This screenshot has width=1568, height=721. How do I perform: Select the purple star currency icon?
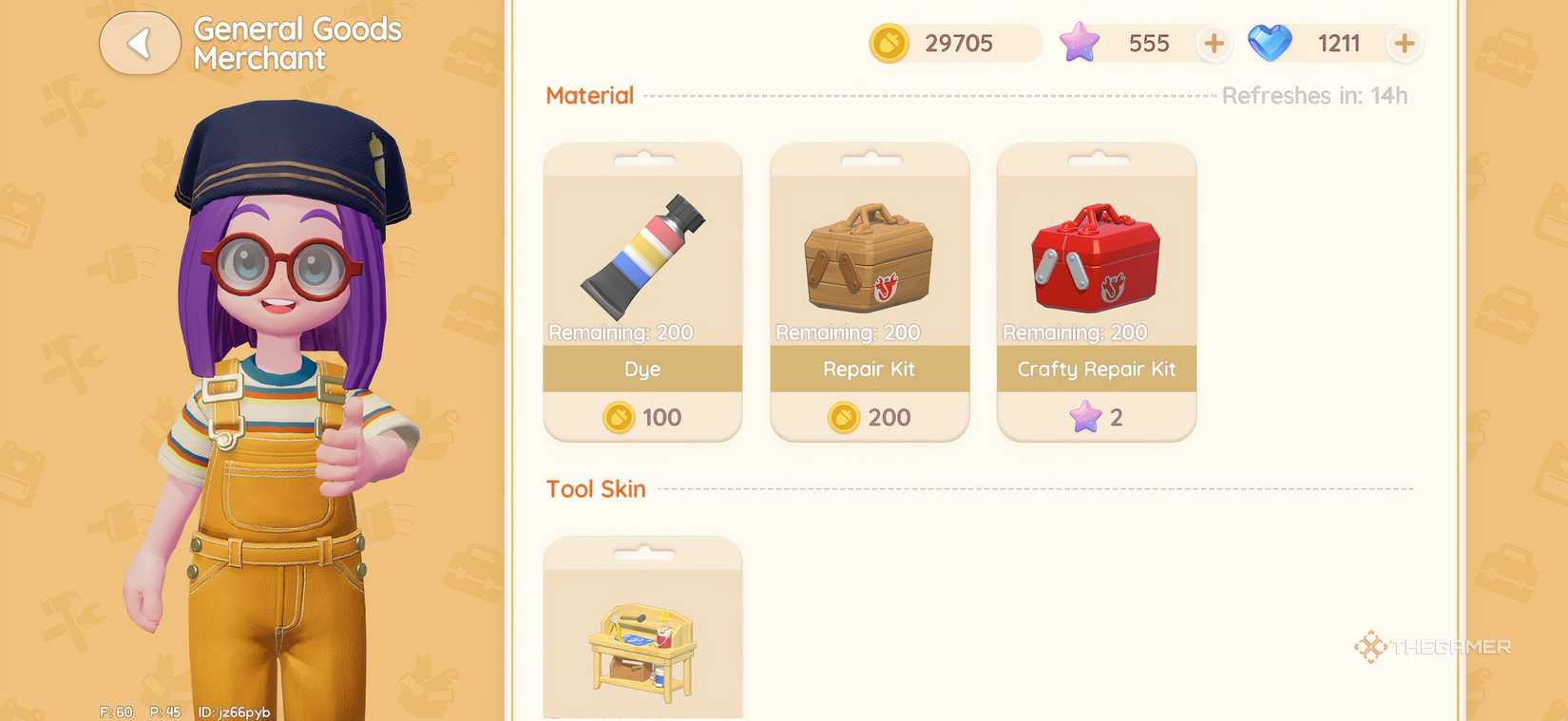click(x=1079, y=43)
